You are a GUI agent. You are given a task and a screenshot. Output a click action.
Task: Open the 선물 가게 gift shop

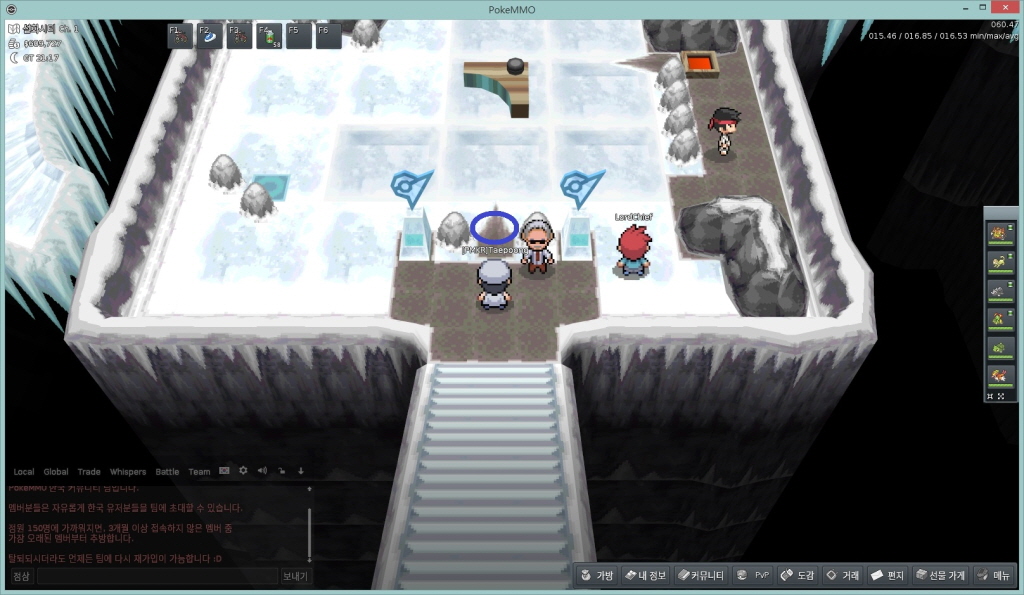click(x=939, y=575)
